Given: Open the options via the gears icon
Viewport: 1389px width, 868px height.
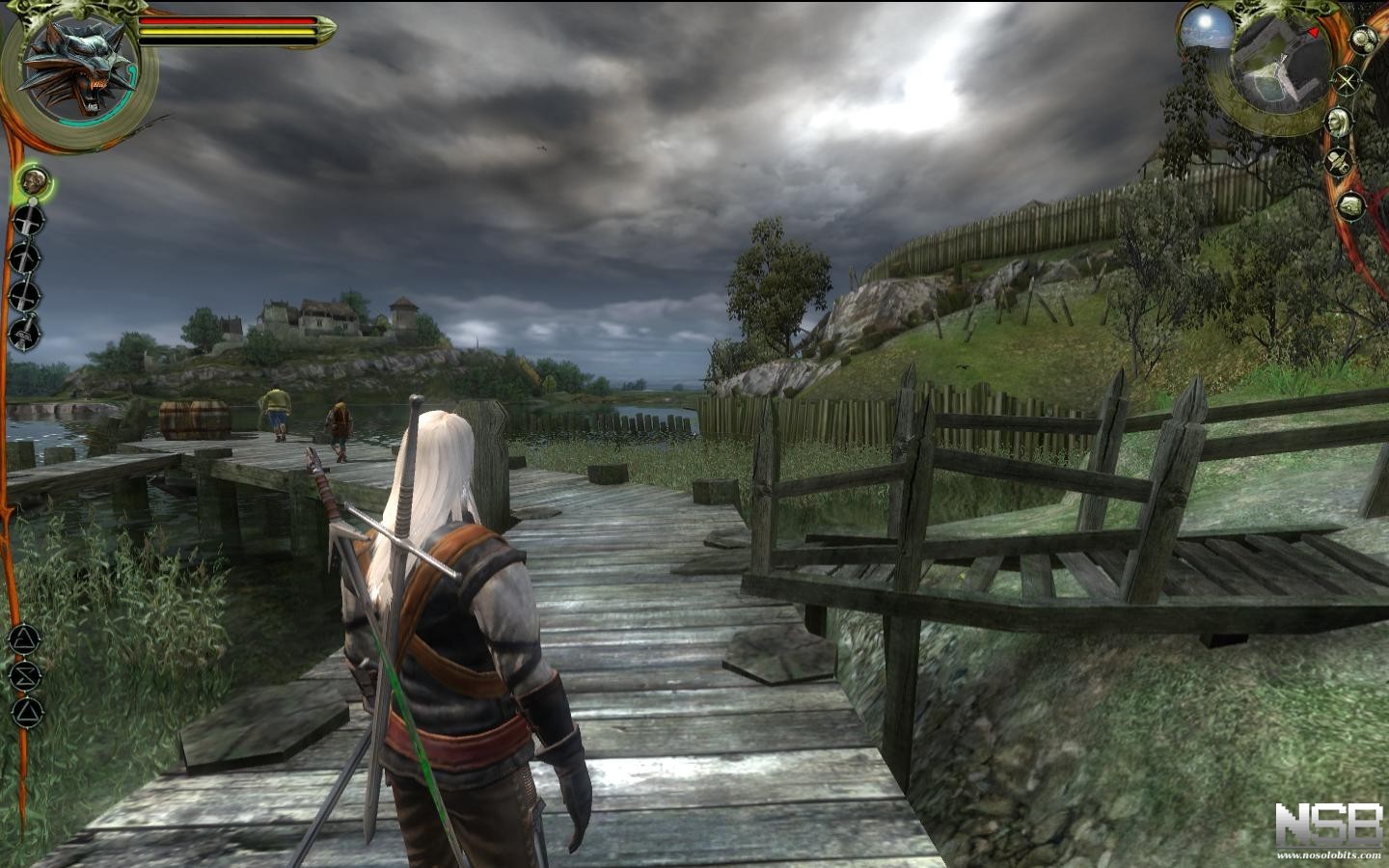Looking at the screenshot, I should pyautogui.click(x=1362, y=40).
